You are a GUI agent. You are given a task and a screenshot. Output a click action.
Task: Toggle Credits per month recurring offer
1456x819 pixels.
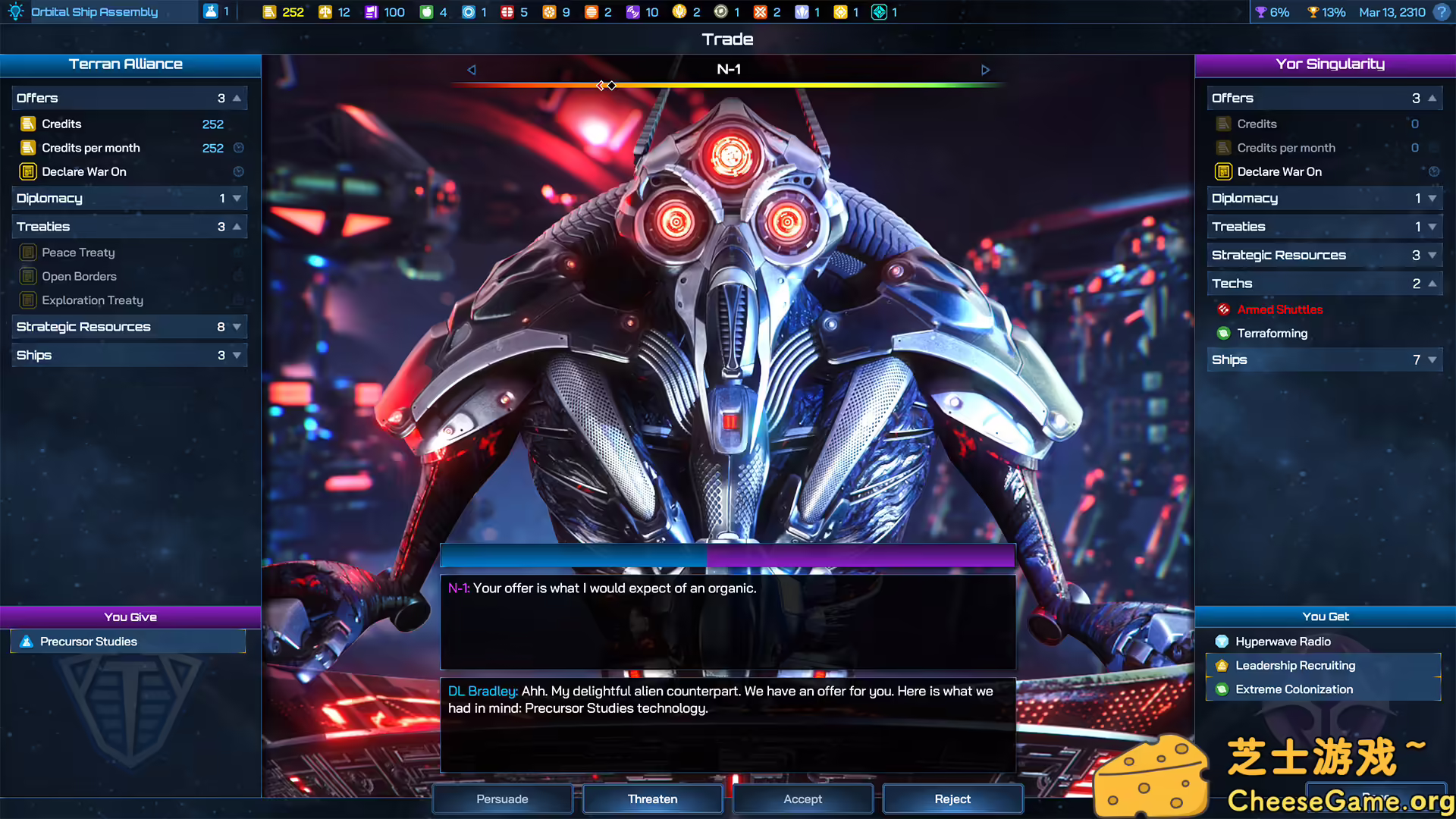point(237,148)
